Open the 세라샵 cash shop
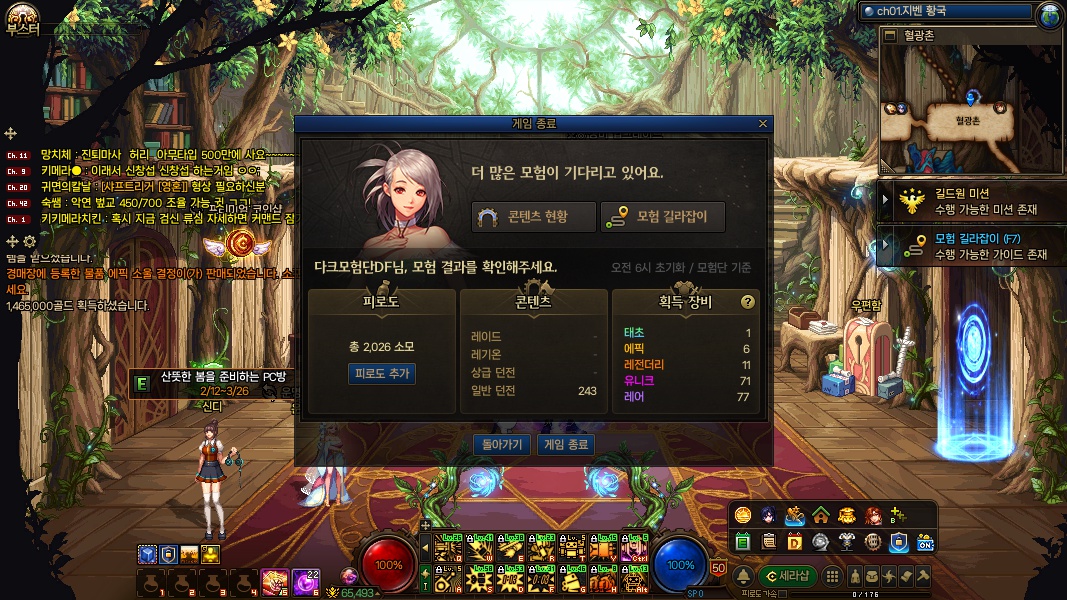The width and height of the screenshot is (1067, 600). coord(787,576)
